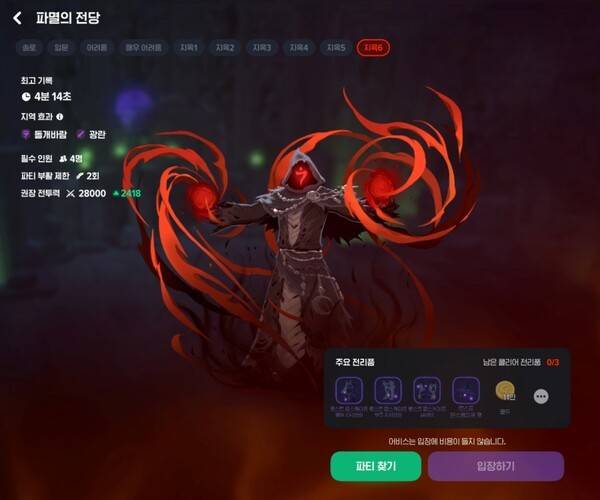
Task: Choose the 어려움 difficulty tab
Action: pyautogui.click(x=98, y=48)
